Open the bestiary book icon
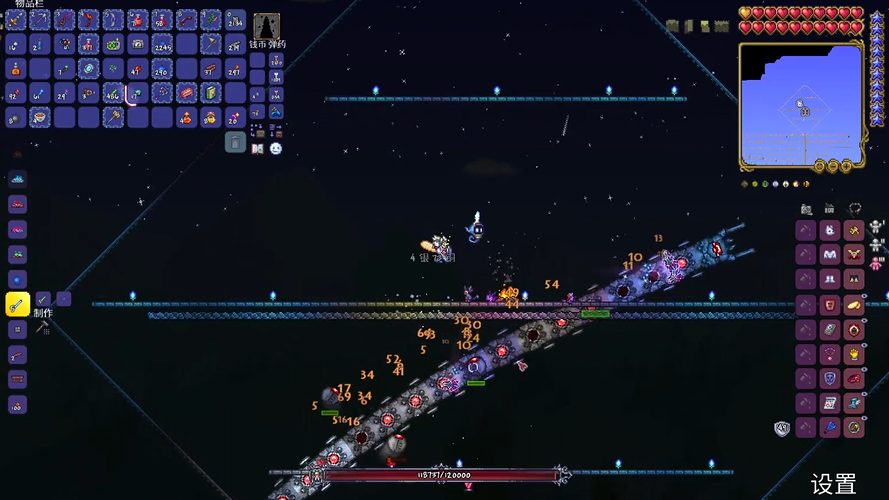889x500 pixels. click(x=258, y=148)
